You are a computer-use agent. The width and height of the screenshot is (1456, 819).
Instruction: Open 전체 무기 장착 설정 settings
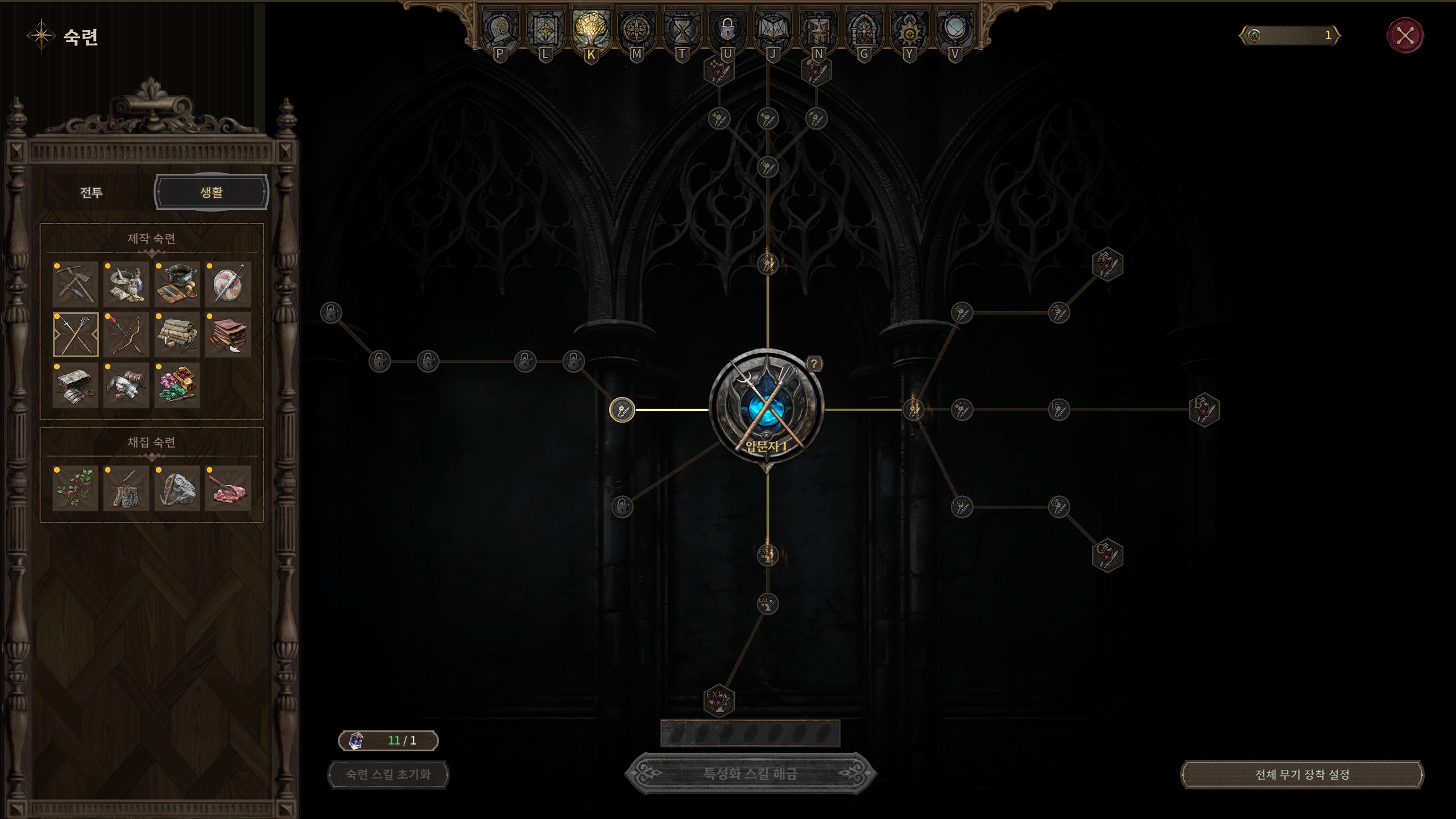(1302, 775)
